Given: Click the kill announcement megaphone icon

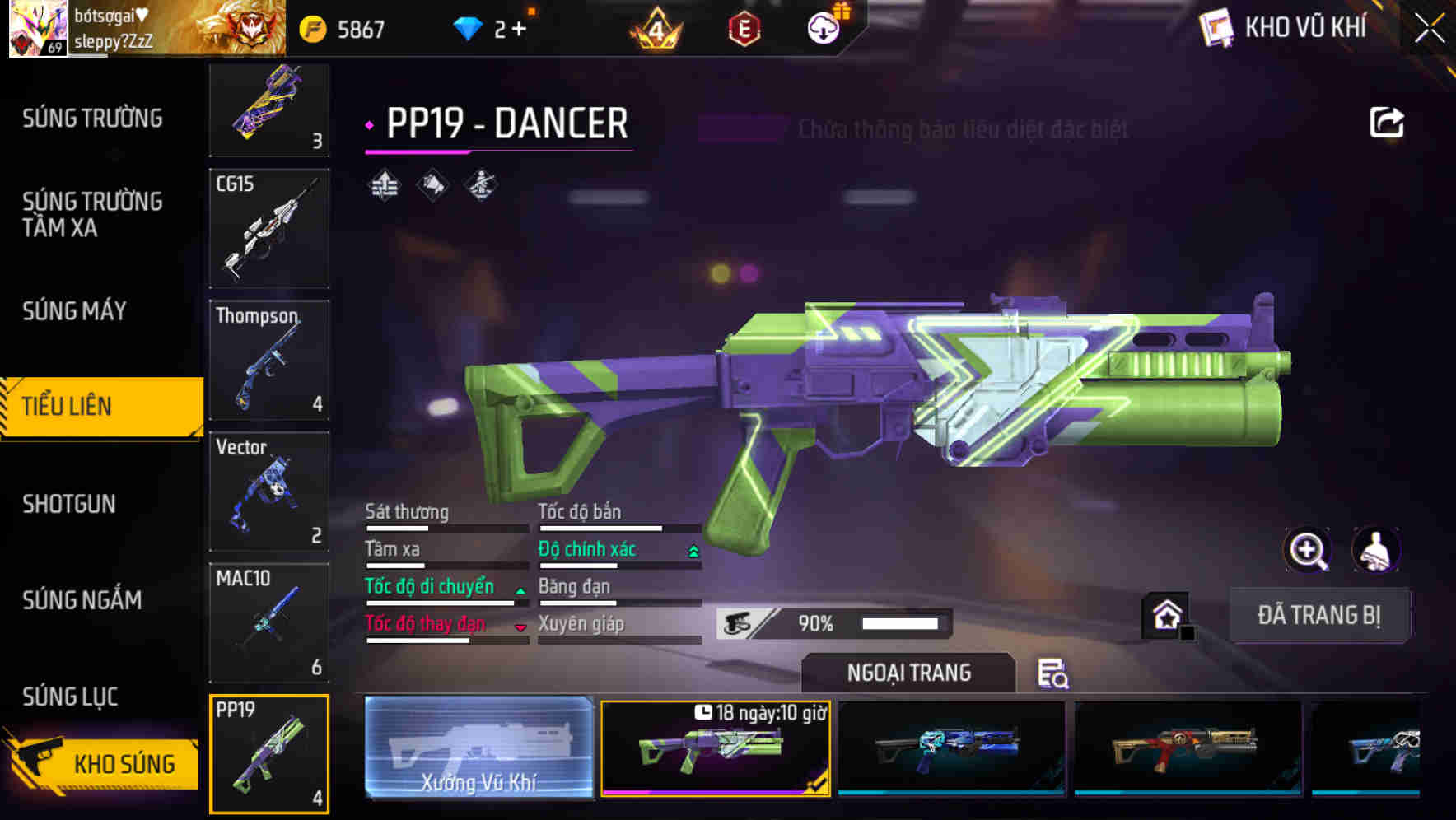Looking at the screenshot, I should (x=432, y=185).
